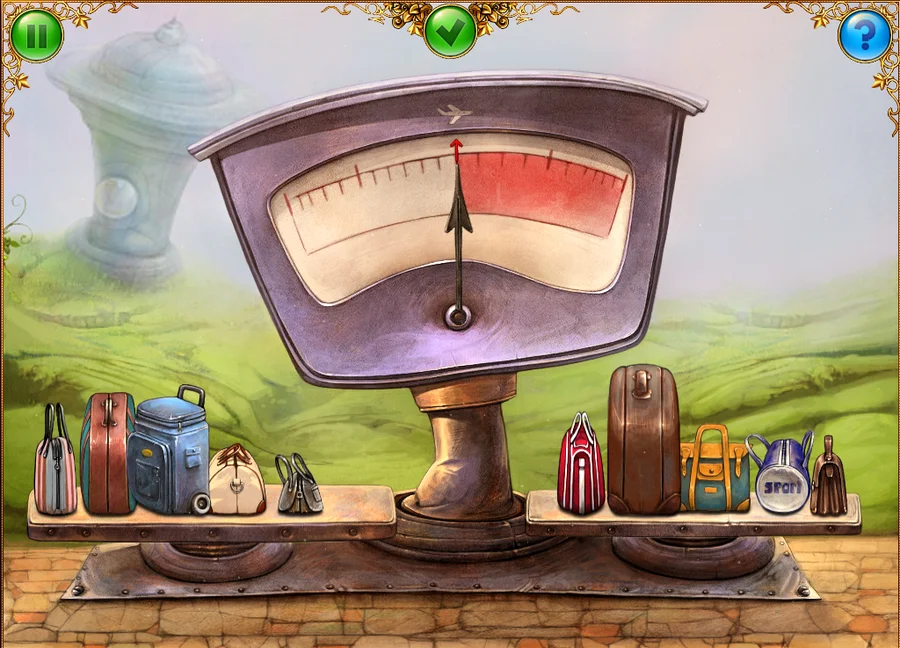
Task: Pick the teal and orange satchel
Action: (x=714, y=472)
